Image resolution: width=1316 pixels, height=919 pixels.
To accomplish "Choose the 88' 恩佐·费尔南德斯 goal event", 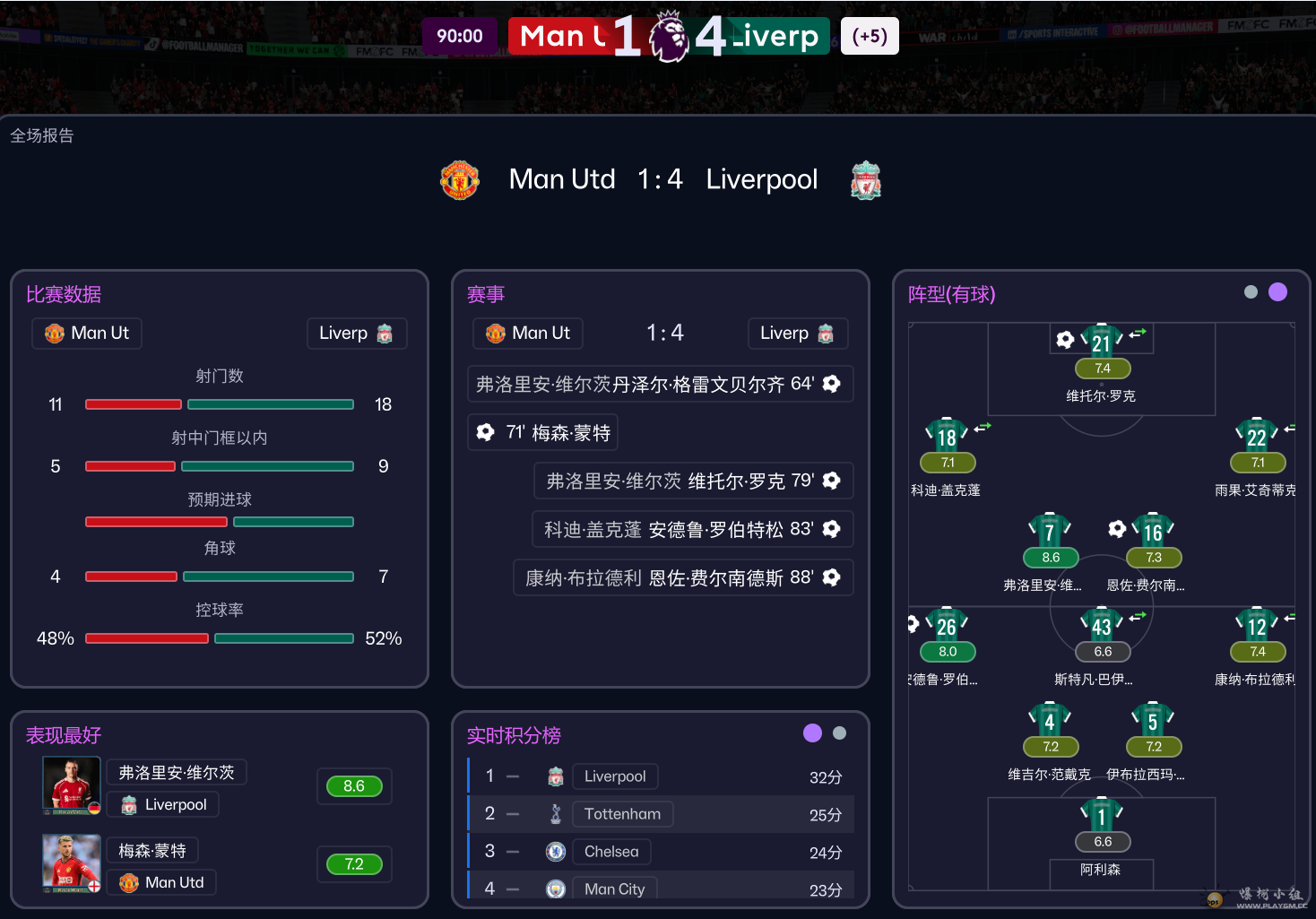I will [x=683, y=577].
